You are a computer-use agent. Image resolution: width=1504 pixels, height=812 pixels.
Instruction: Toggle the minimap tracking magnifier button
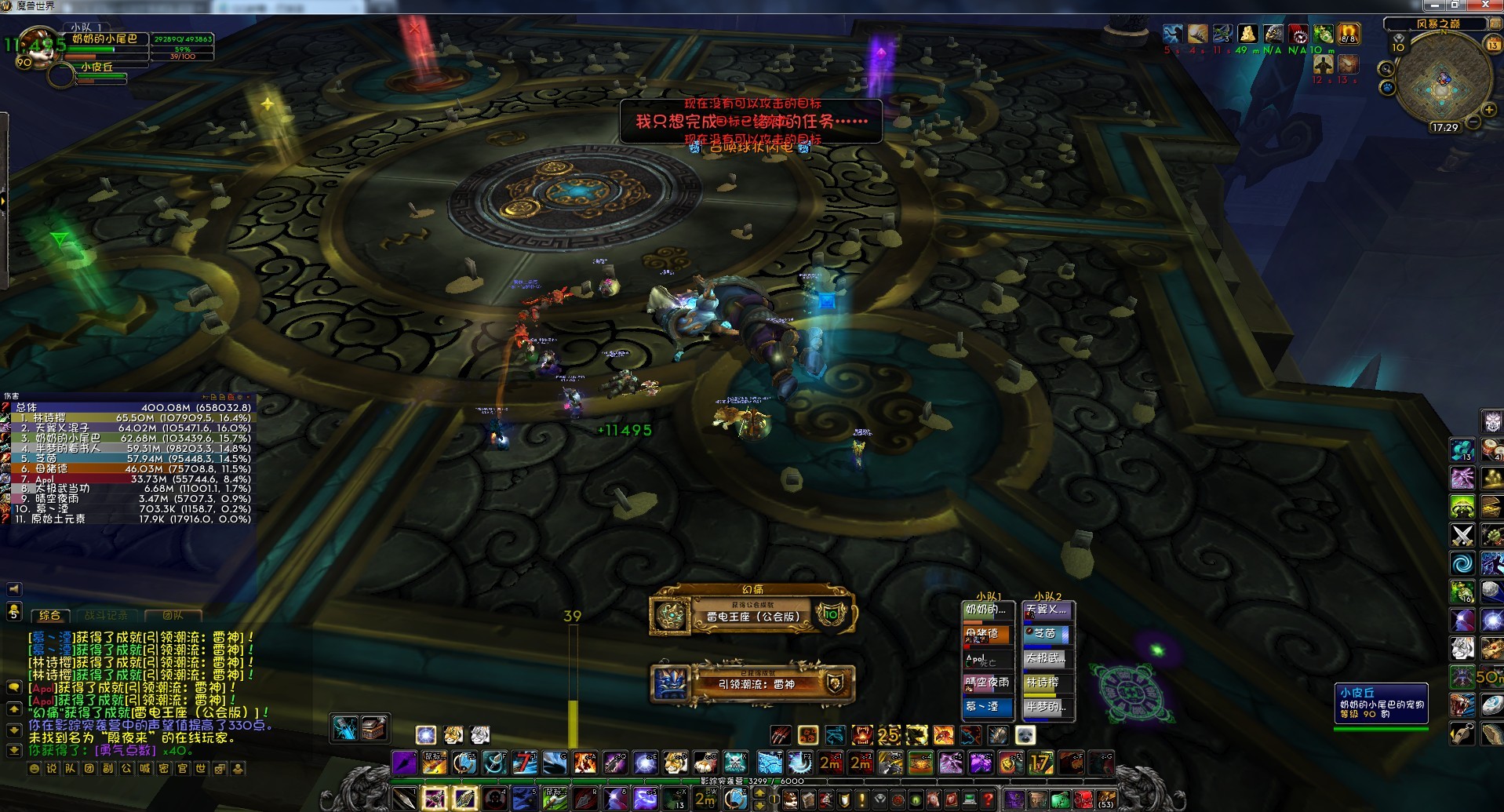[1387, 69]
